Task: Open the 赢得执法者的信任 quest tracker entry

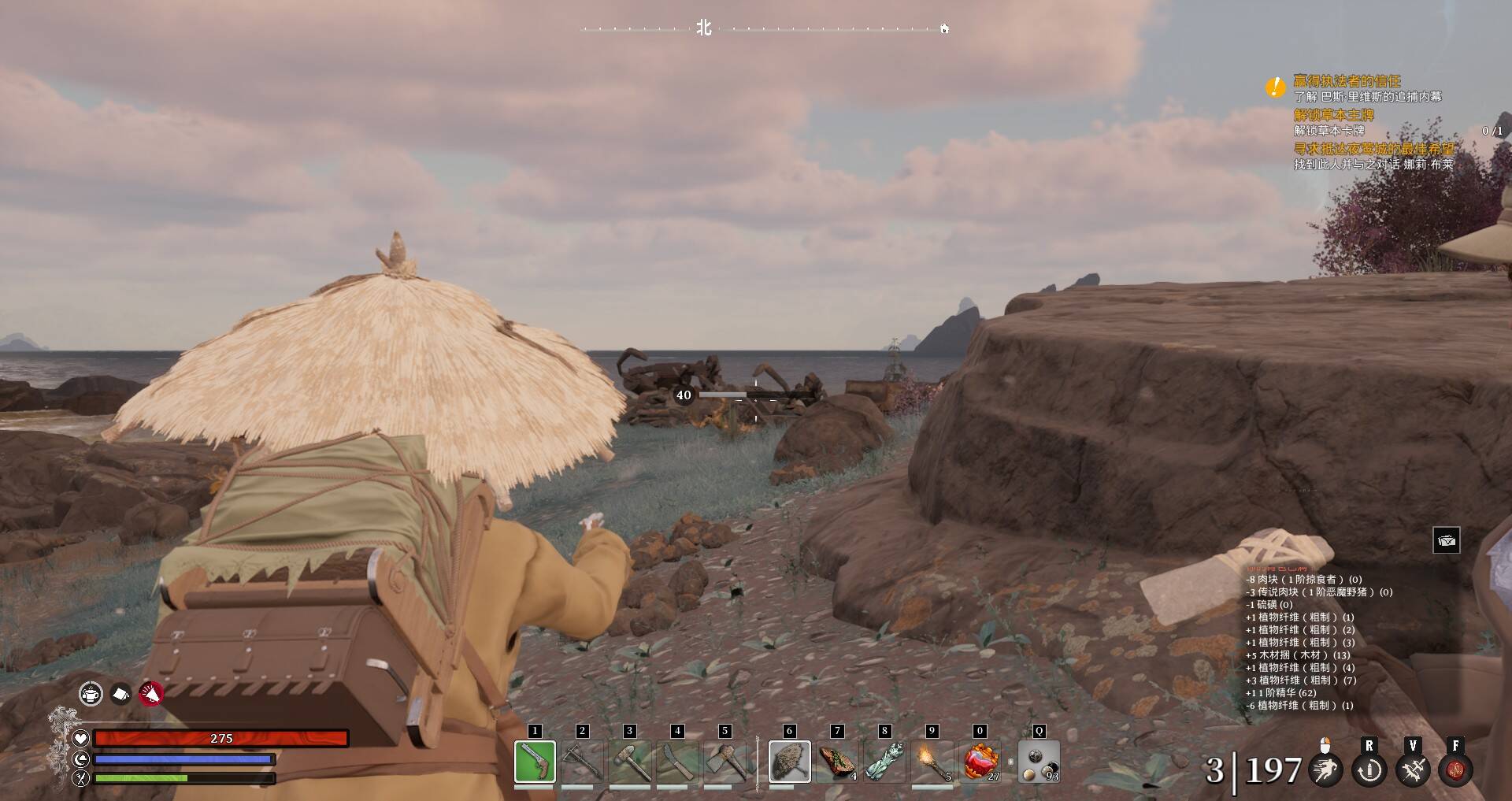Action: (1347, 81)
